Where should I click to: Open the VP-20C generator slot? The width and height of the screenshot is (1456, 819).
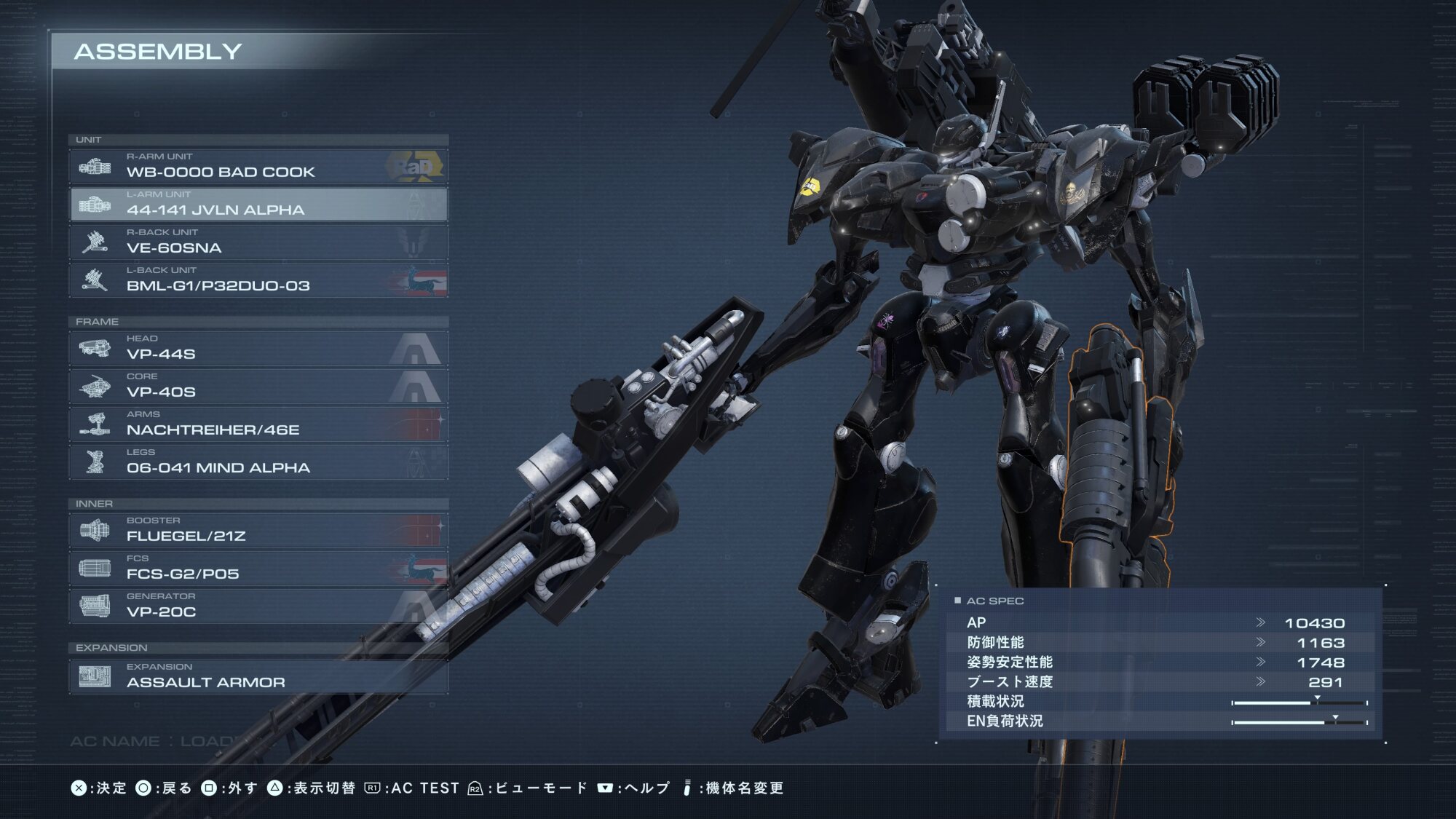click(x=258, y=606)
